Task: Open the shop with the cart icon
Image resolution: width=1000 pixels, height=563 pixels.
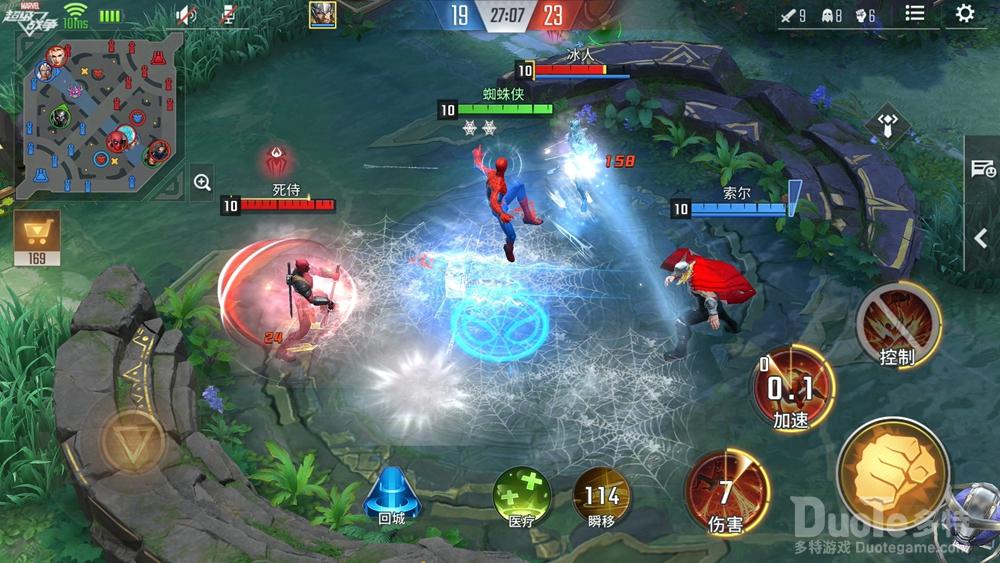Action: 37,237
